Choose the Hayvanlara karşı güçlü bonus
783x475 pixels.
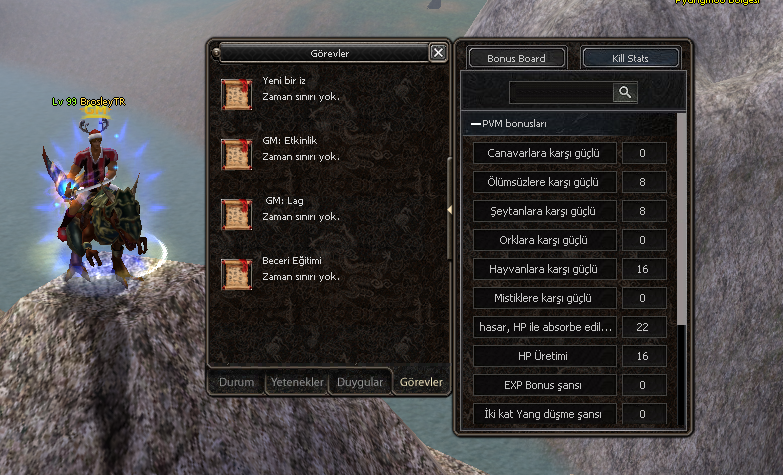pyautogui.click(x=543, y=269)
